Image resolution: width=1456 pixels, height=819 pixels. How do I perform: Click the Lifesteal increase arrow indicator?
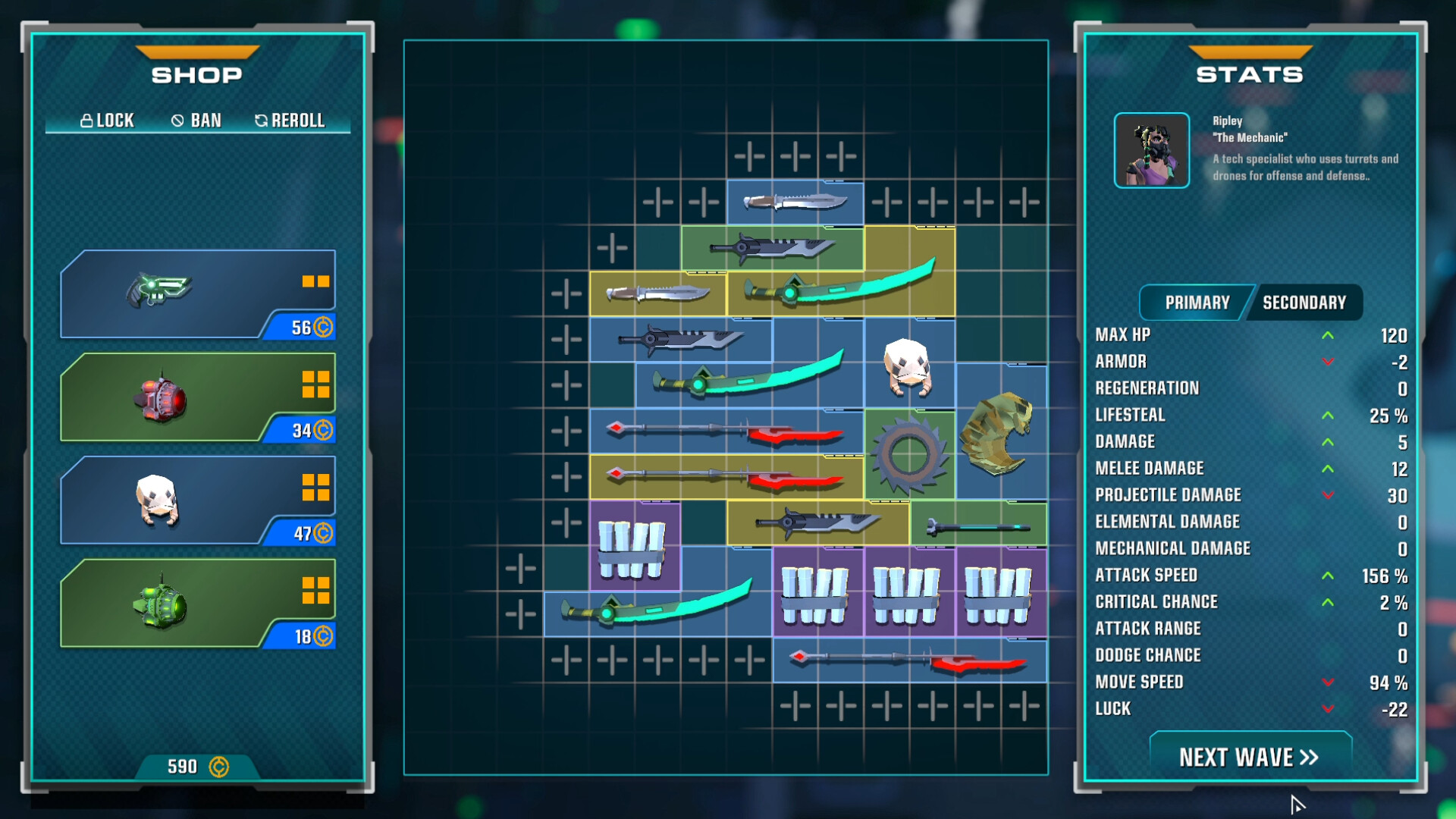(x=1329, y=416)
